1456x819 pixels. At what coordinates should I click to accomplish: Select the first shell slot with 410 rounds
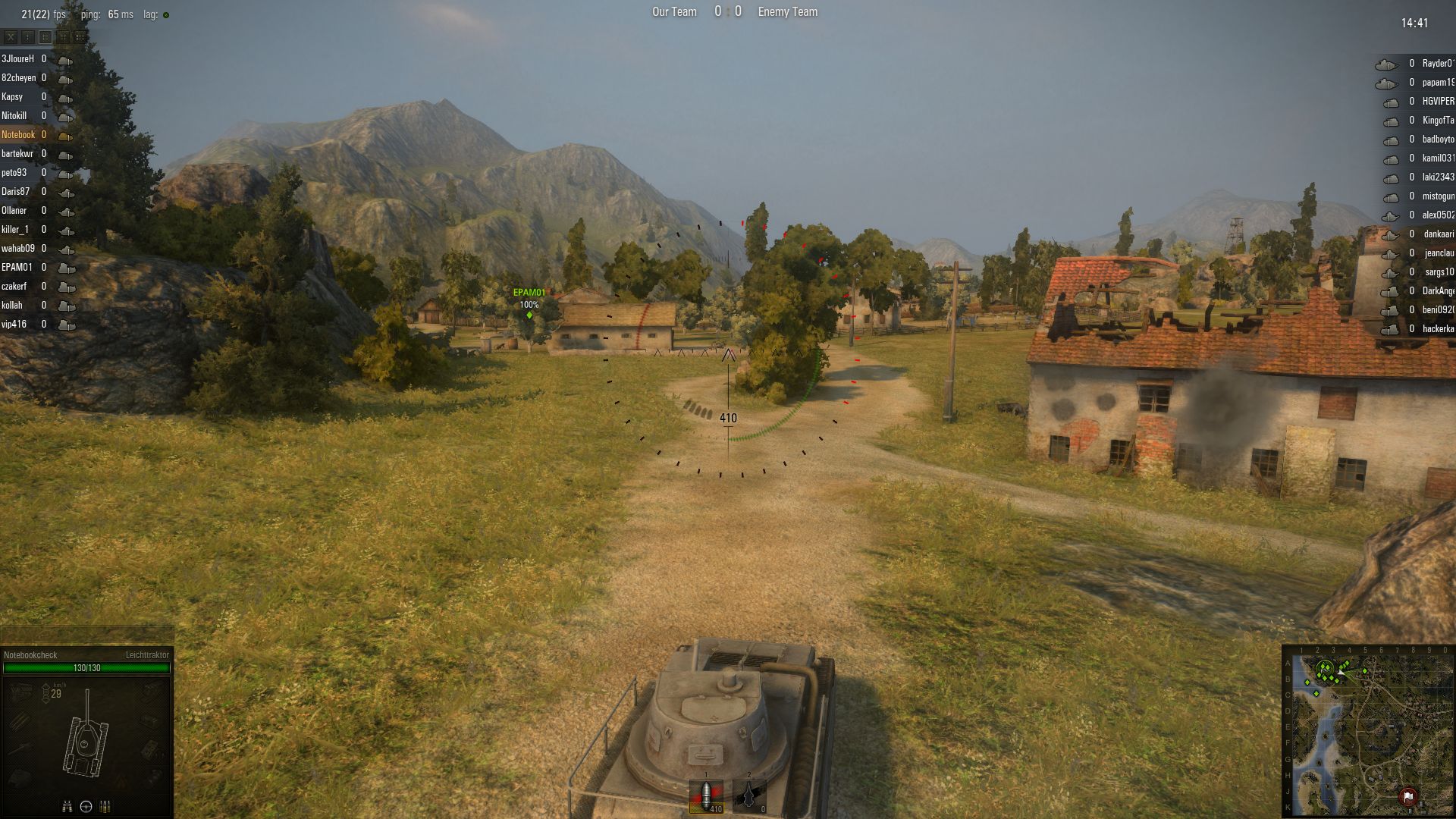coord(706,796)
